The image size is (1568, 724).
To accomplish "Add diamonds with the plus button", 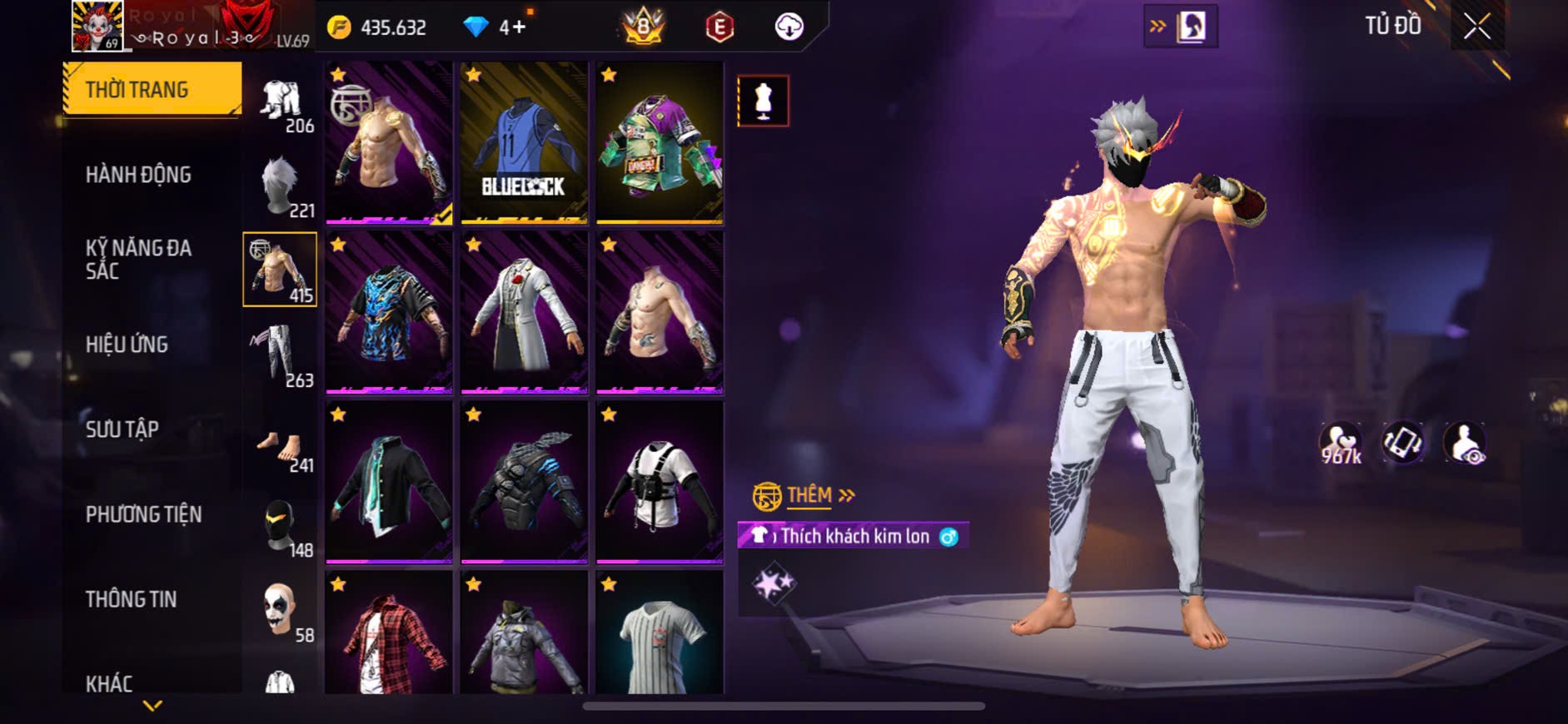I will pyautogui.click(x=519, y=27).
